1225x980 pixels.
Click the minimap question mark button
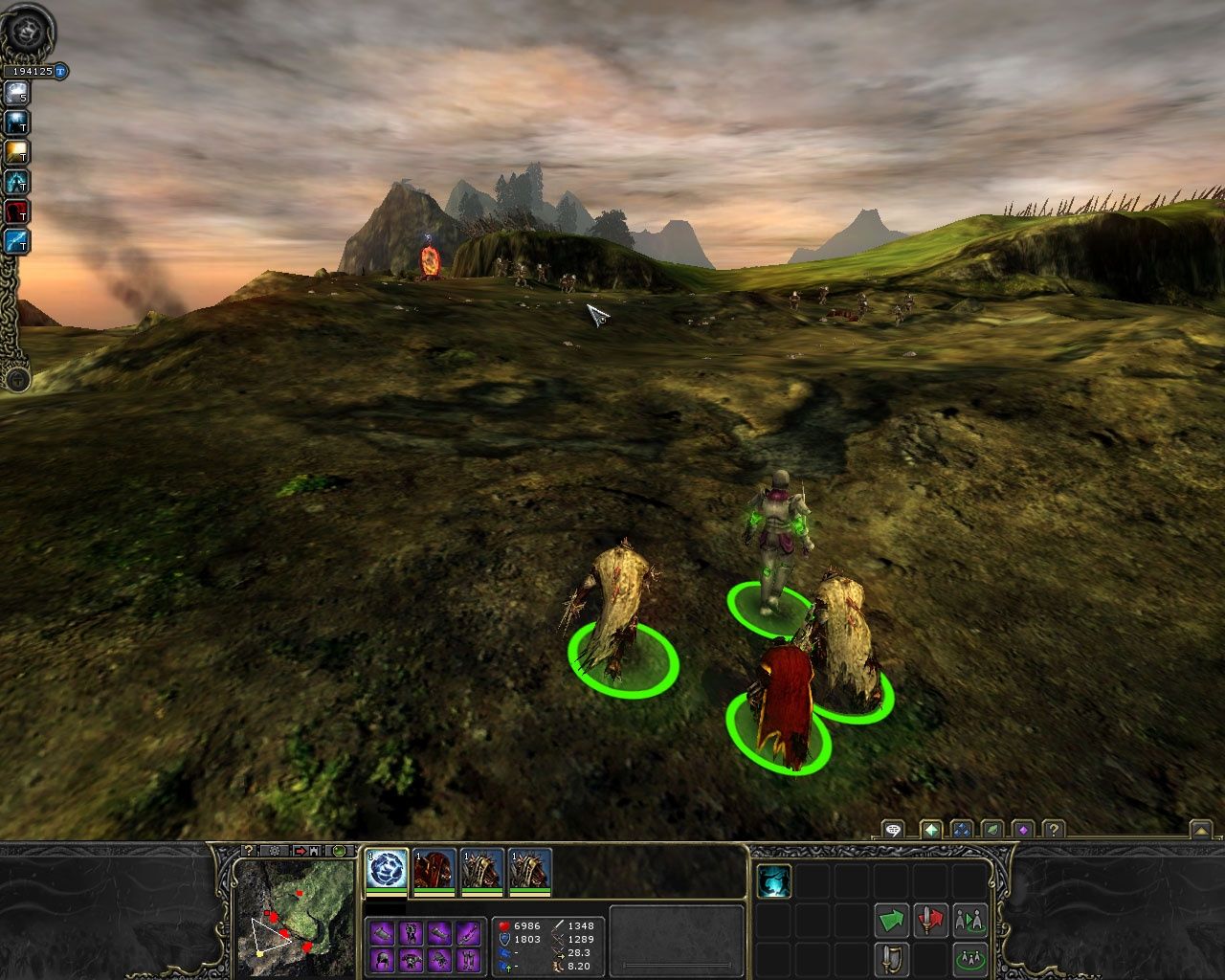coord(248,850)
